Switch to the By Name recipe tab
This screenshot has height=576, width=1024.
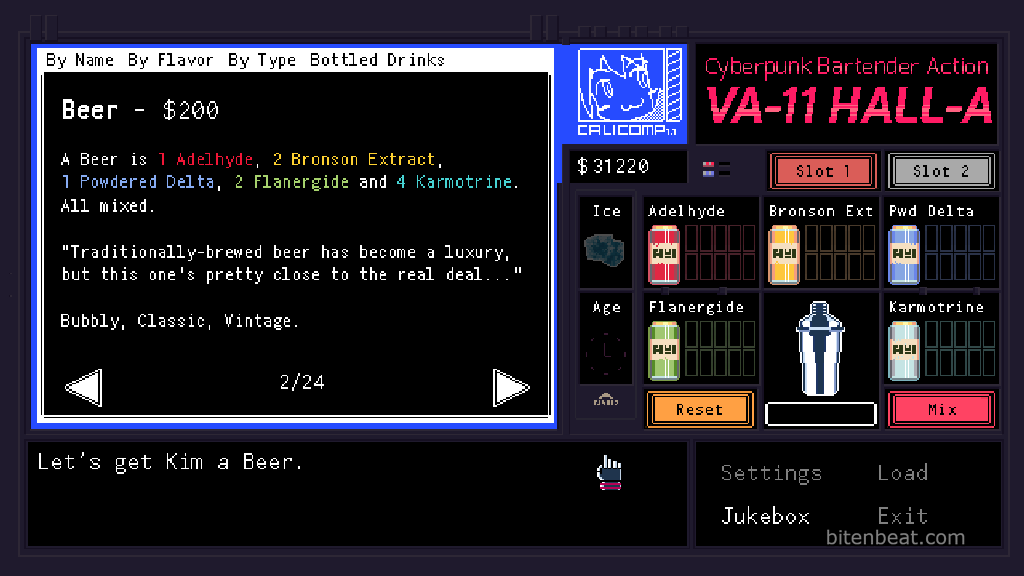80,60
